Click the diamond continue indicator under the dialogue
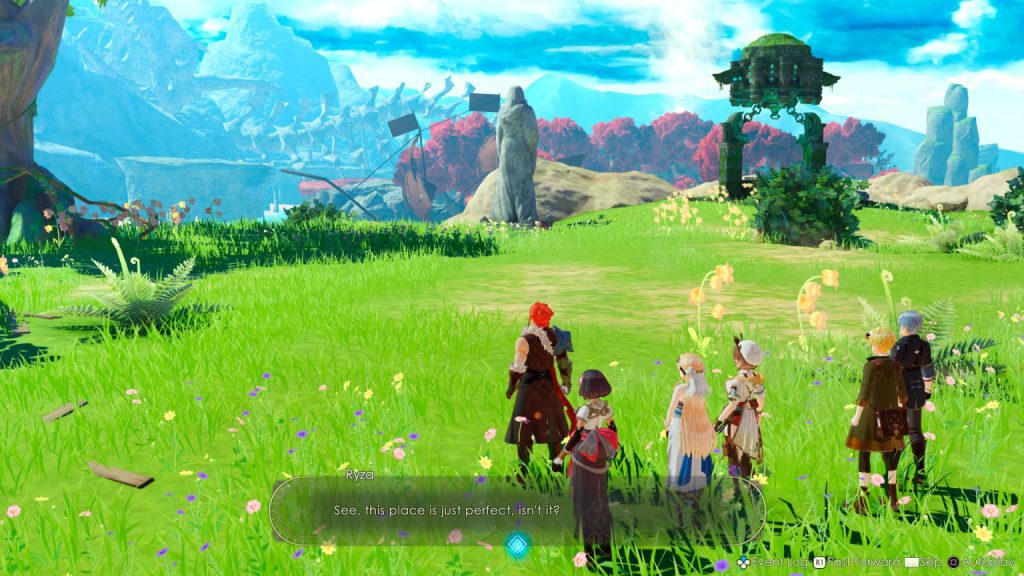1024x576 pixels. click(516, 545)
